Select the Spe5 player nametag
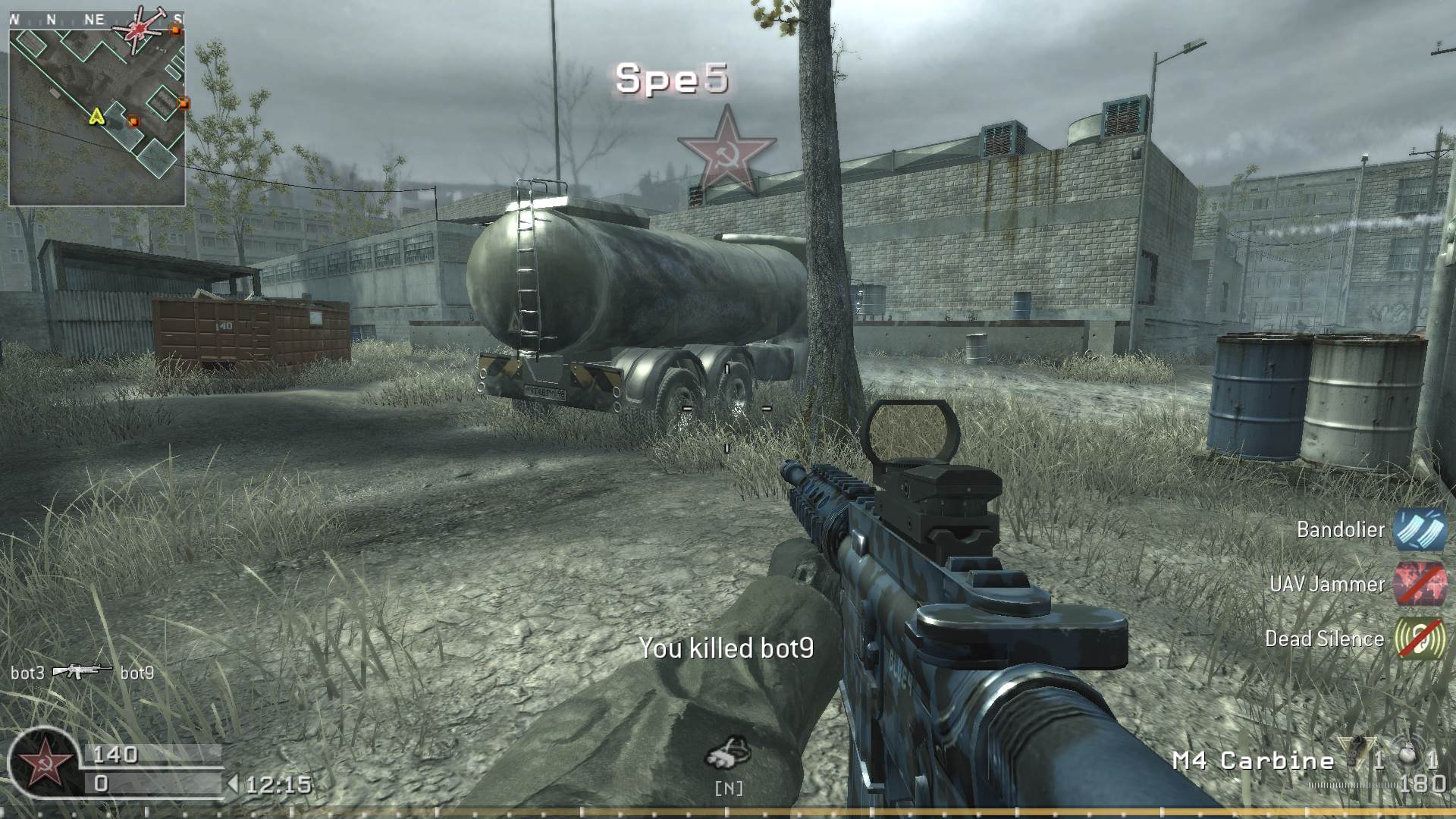Screen dimensions: 1456x819 (670, 77)
